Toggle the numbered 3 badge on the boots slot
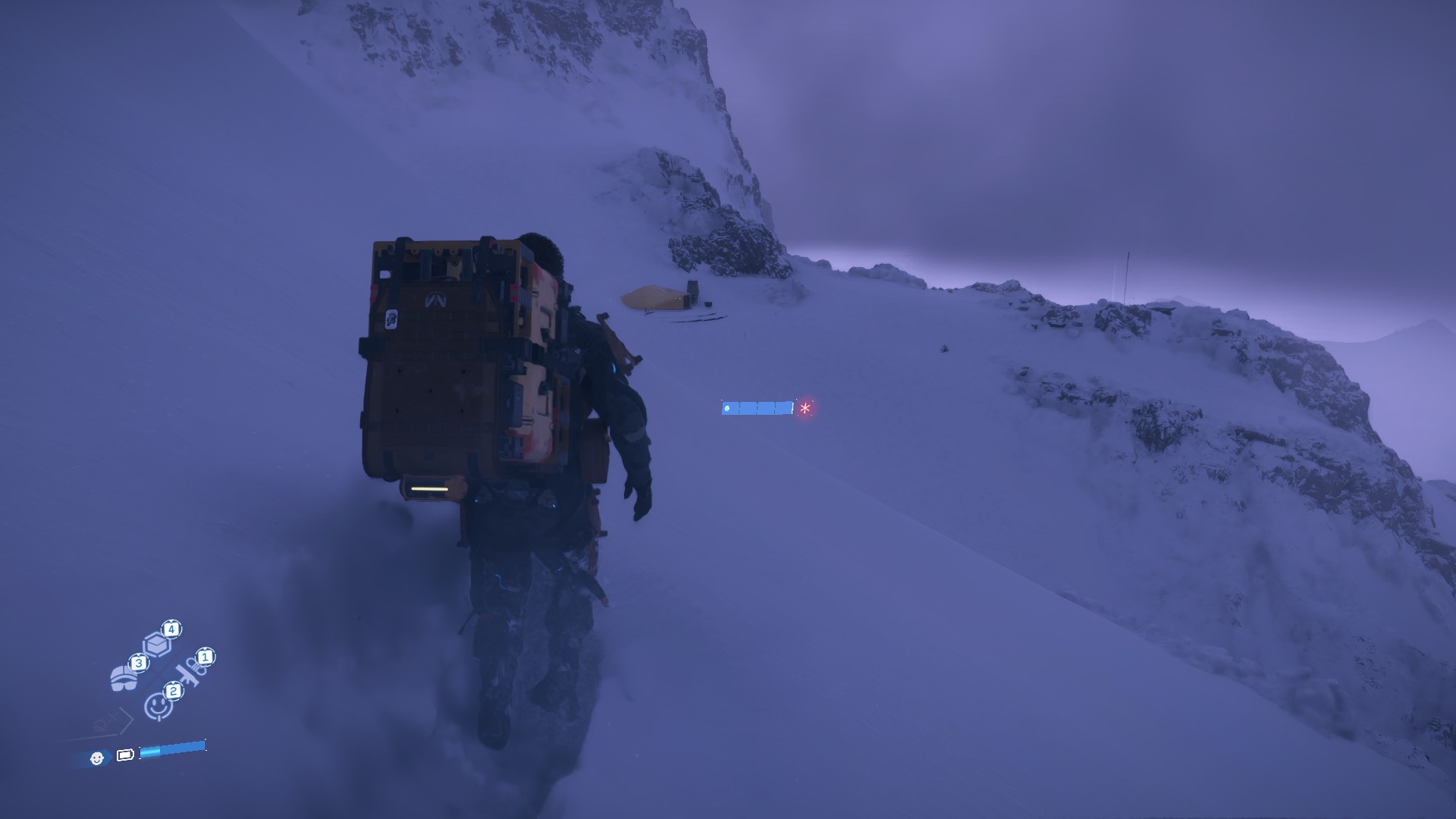Screen dimensions: 1456x819 point(139,663)
